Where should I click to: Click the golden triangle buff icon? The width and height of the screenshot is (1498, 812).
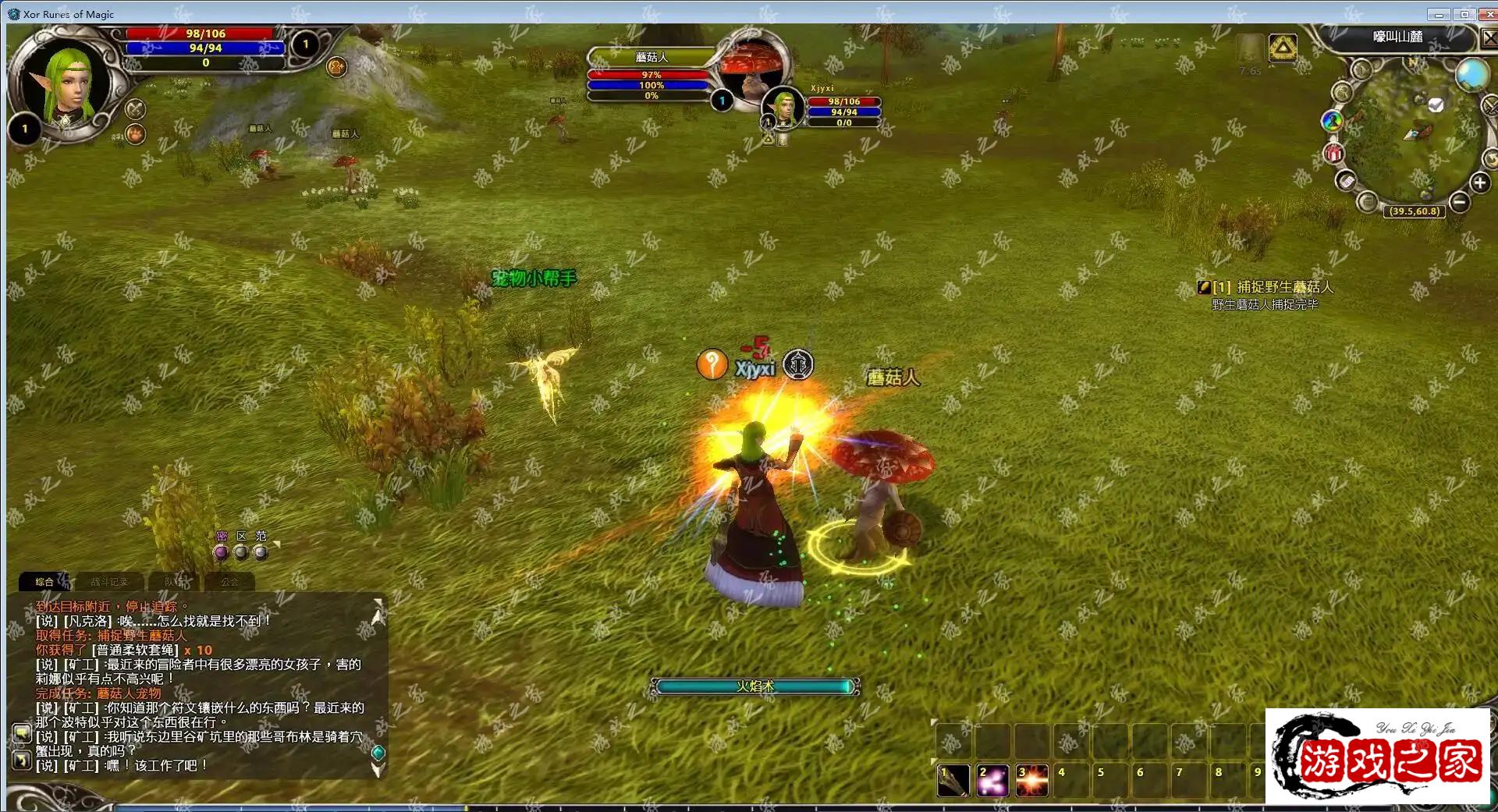coord(1283,48)
